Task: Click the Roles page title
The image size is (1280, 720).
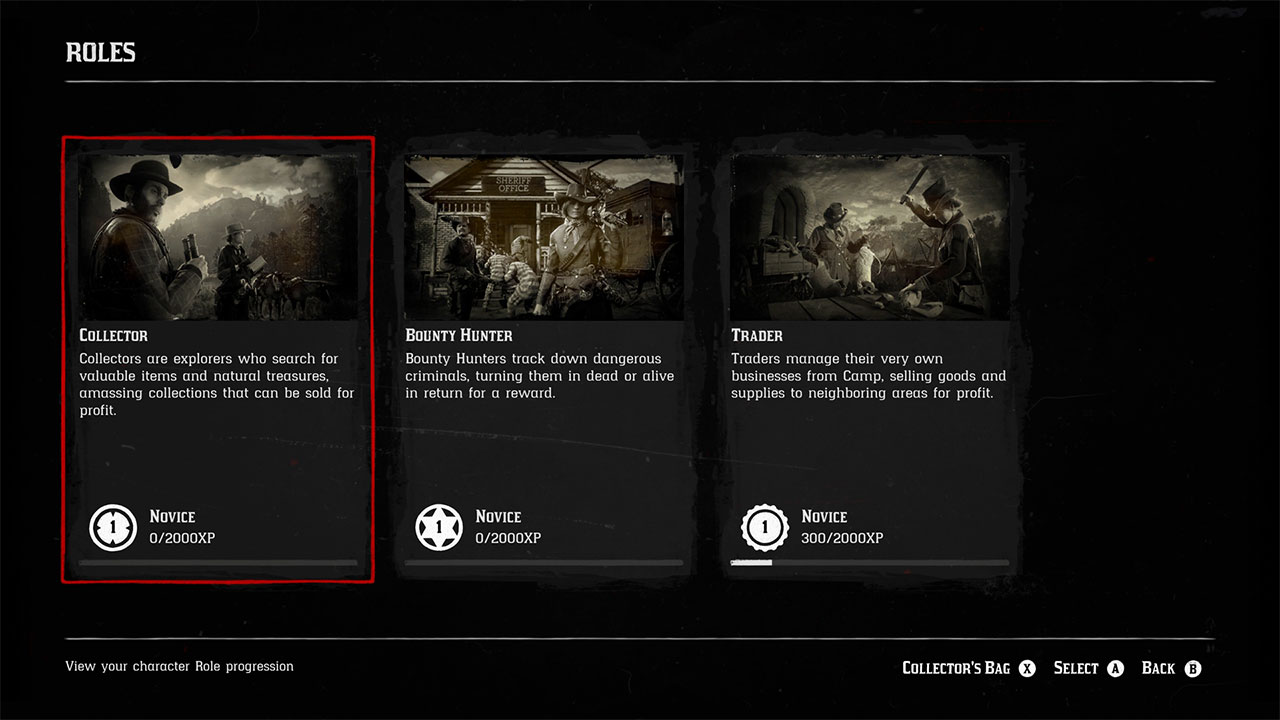Action: (100, 52)
